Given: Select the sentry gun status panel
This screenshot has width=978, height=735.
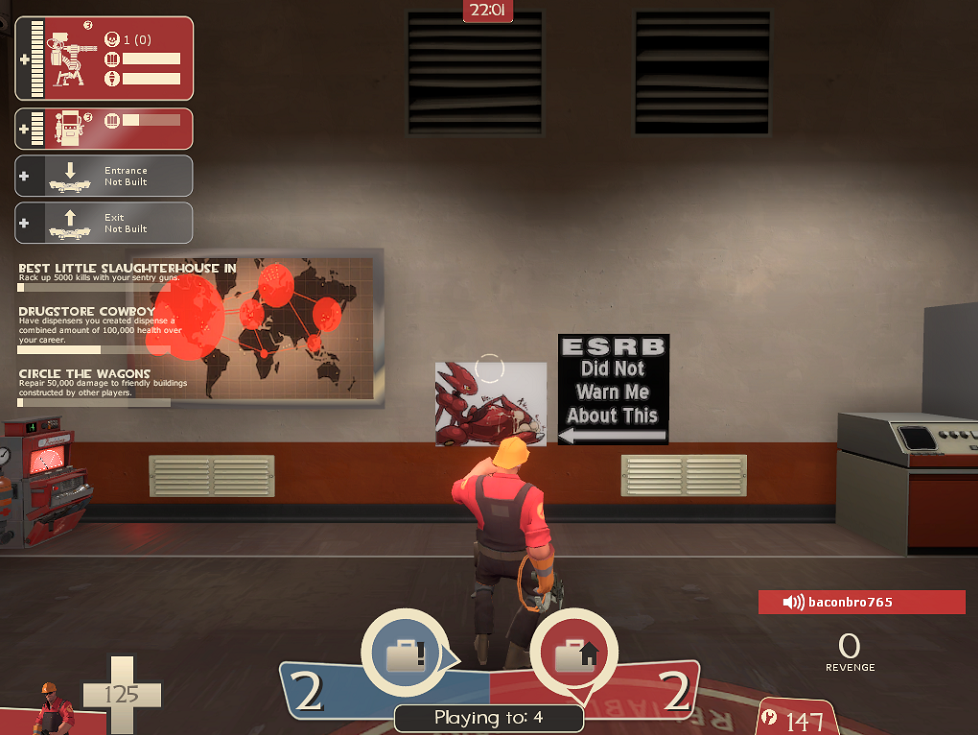Looking at the screenshot, I should (x=104, y=59).
